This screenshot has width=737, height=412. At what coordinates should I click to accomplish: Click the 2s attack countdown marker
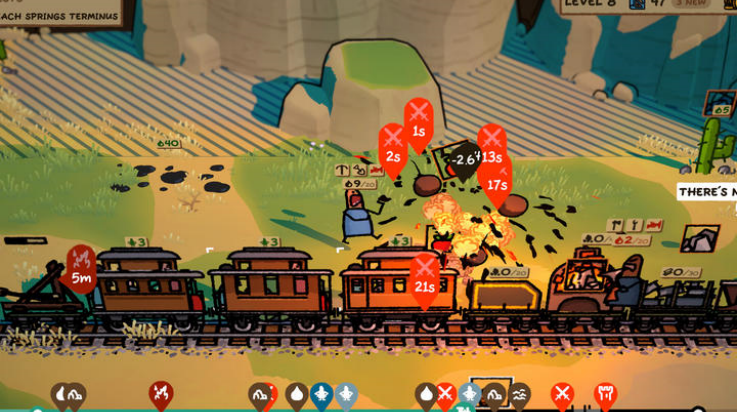[x=393, y=145]
